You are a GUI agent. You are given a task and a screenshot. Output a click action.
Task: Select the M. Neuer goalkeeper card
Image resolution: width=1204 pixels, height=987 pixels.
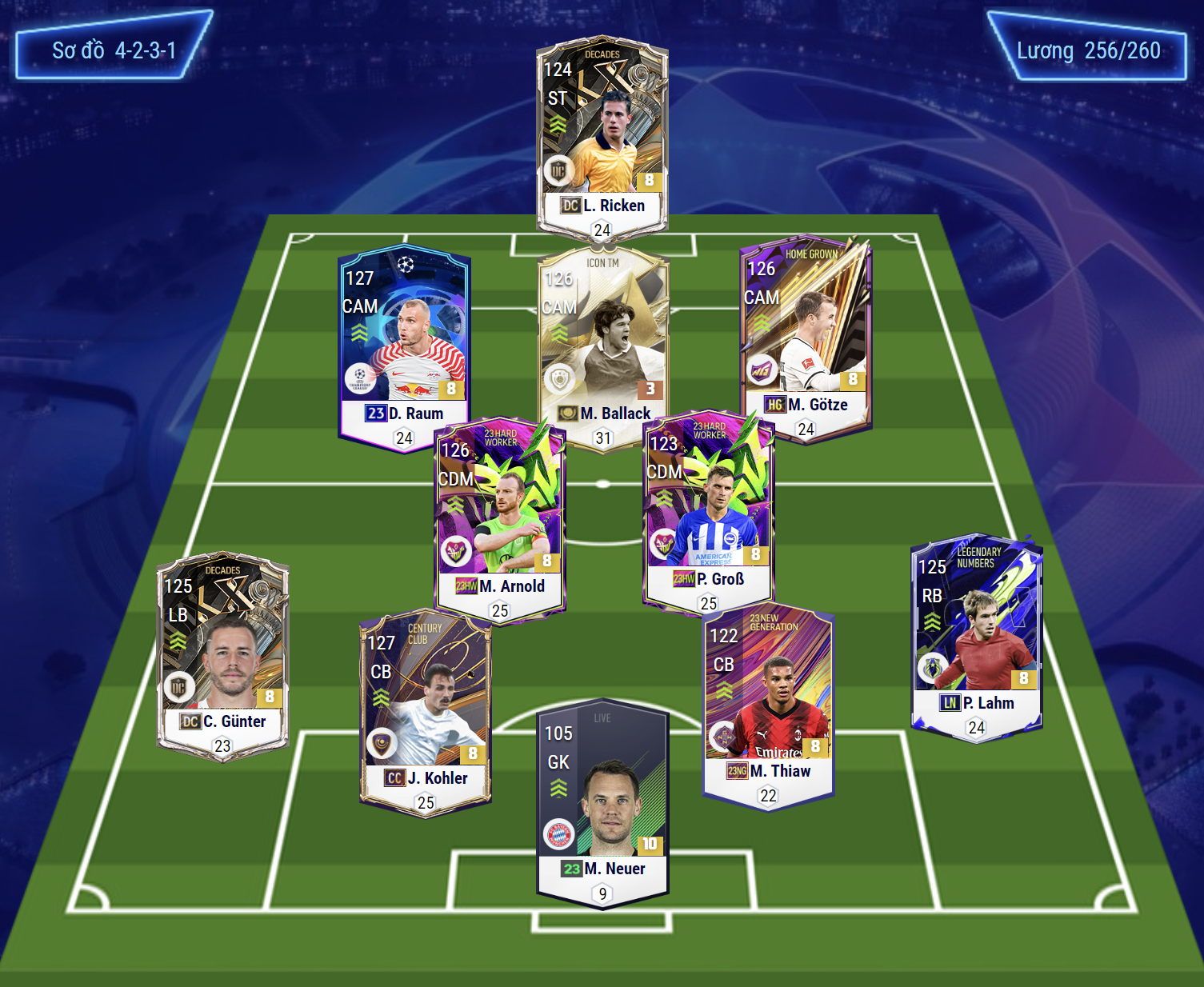pos(602,804)
